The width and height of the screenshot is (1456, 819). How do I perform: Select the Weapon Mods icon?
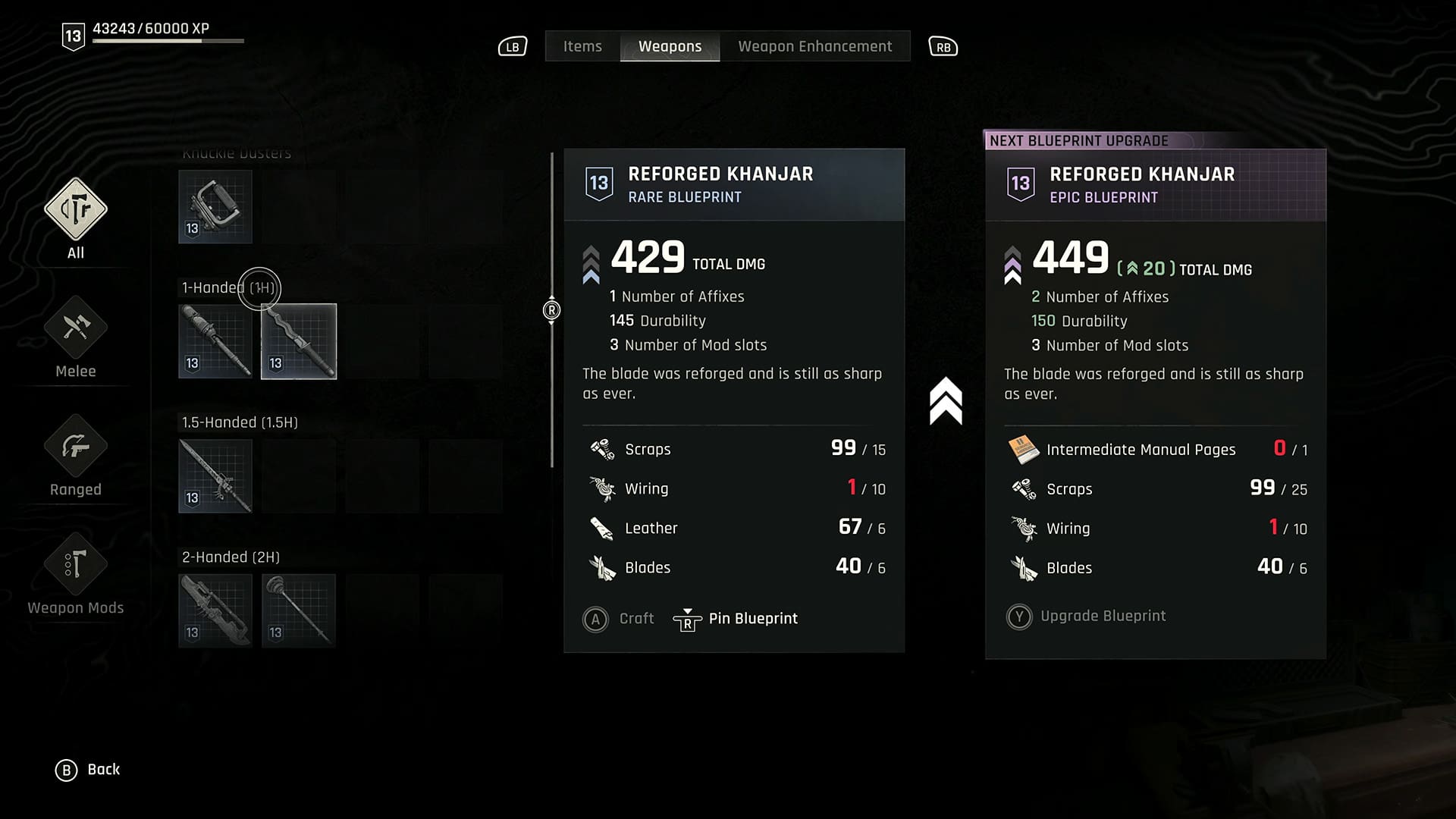tap(74, 565)
